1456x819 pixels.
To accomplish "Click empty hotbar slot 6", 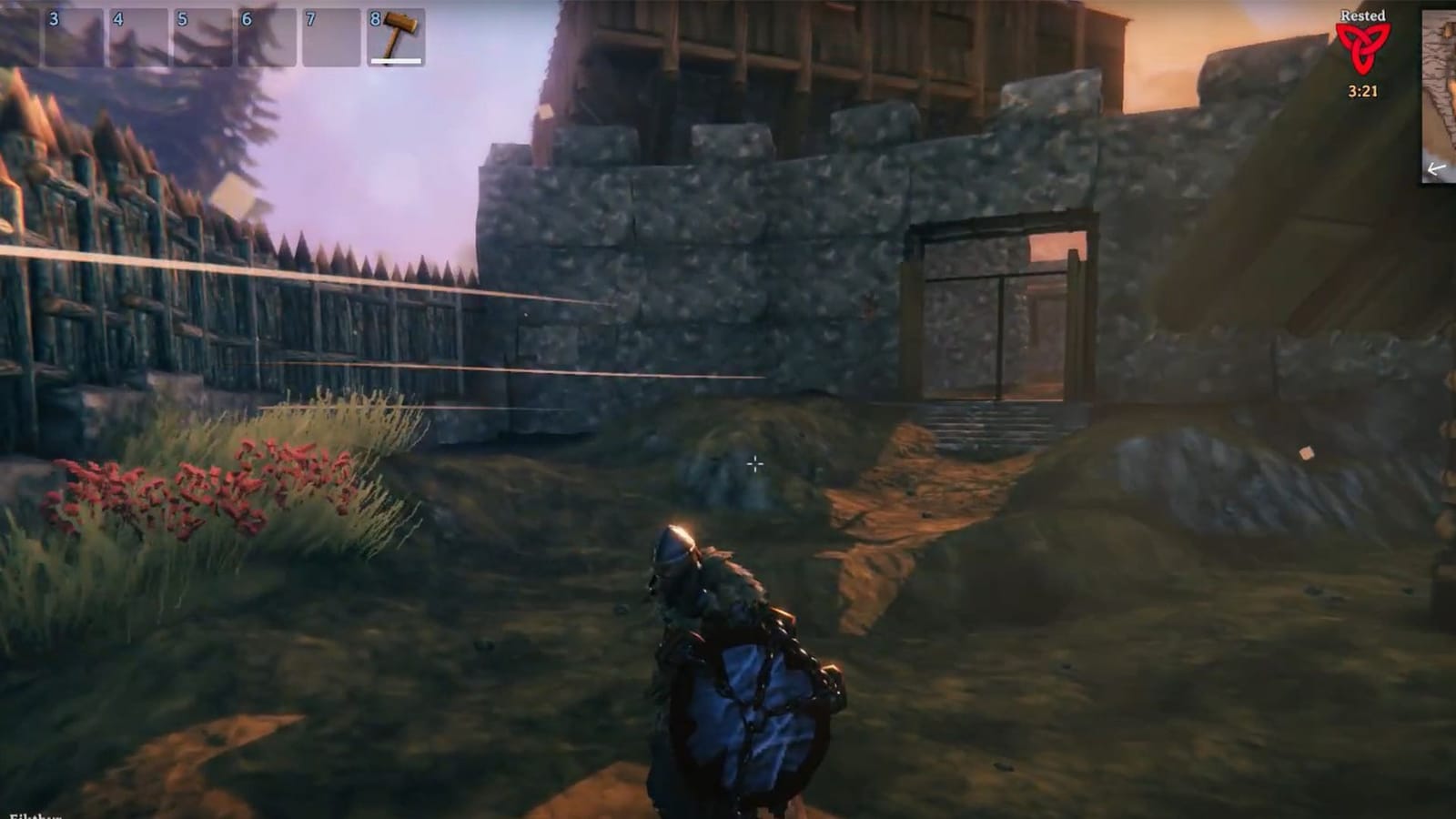I will (264, 36).
